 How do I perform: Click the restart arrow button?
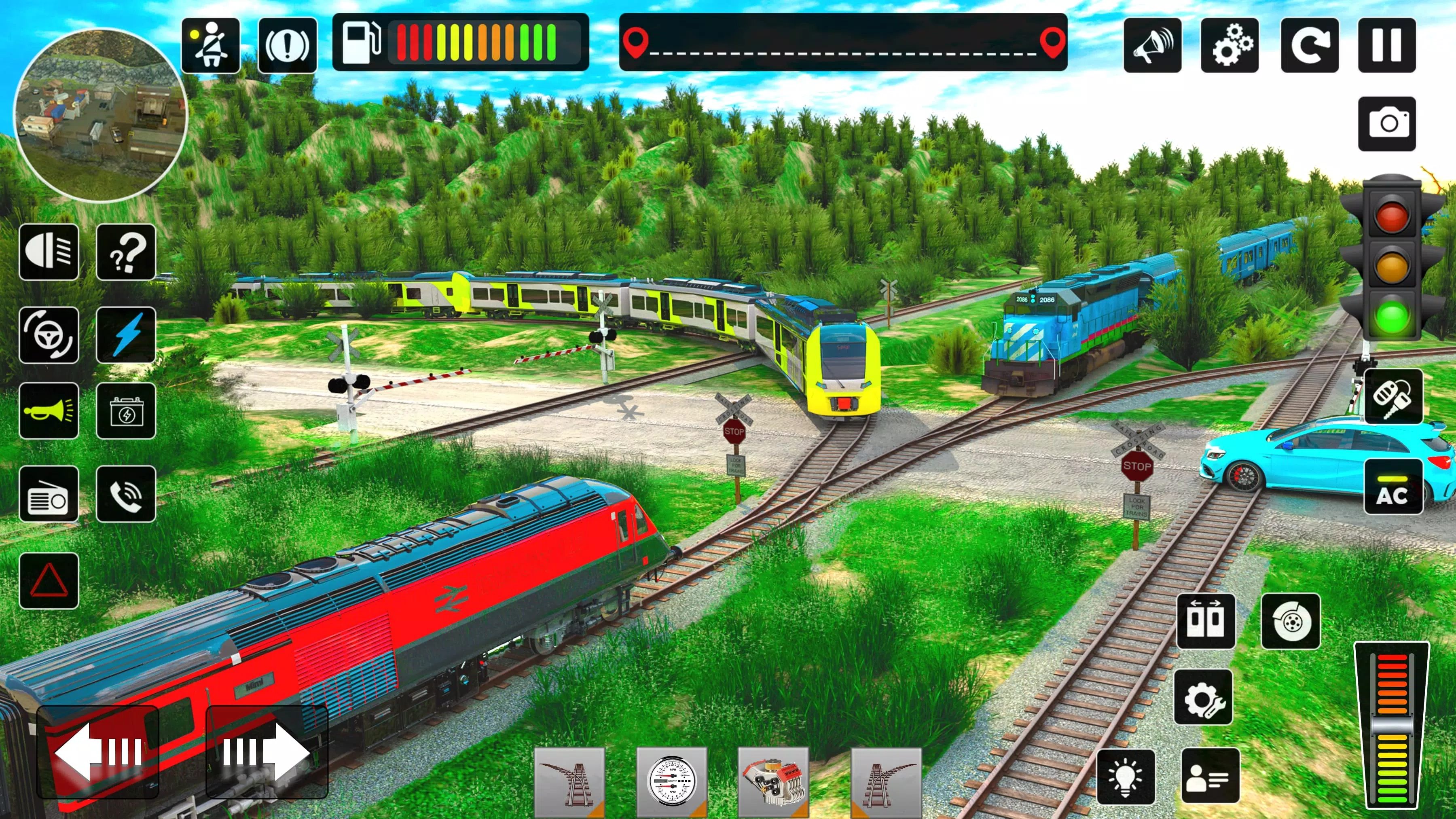pyautogui.click(x=1309, y=45)
